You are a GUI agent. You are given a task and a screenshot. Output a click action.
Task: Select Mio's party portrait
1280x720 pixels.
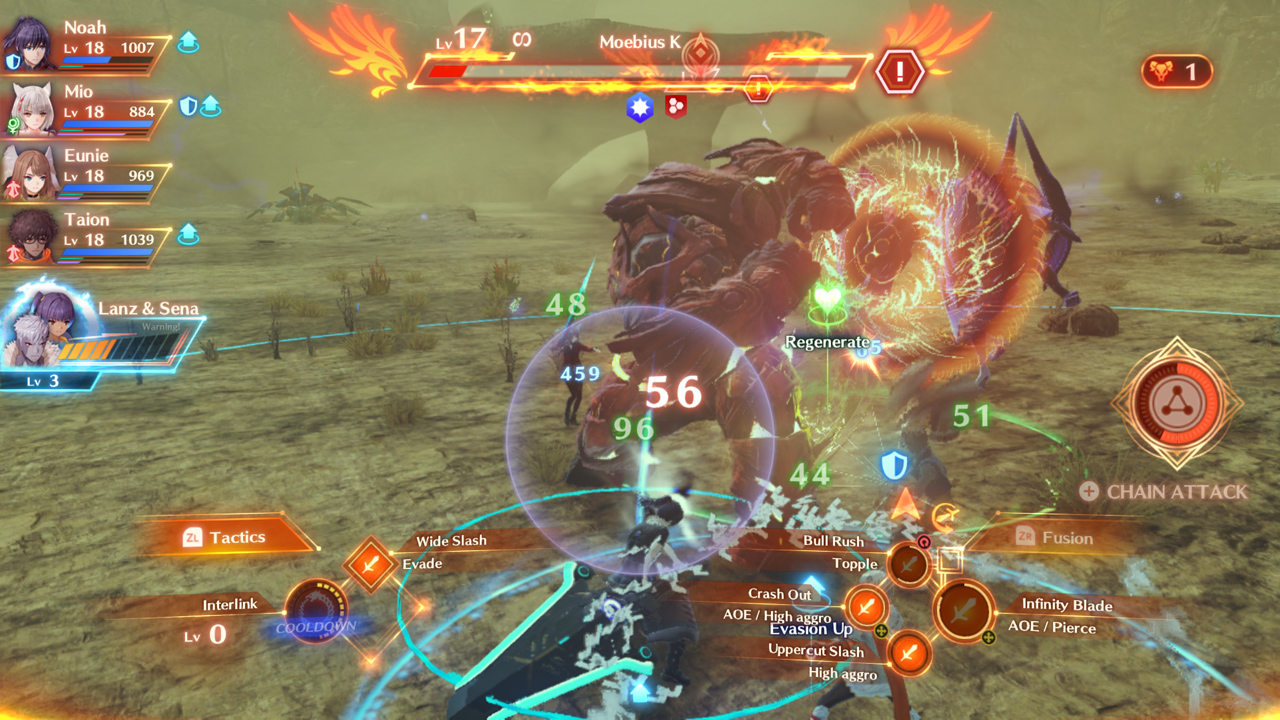(30, 109)
